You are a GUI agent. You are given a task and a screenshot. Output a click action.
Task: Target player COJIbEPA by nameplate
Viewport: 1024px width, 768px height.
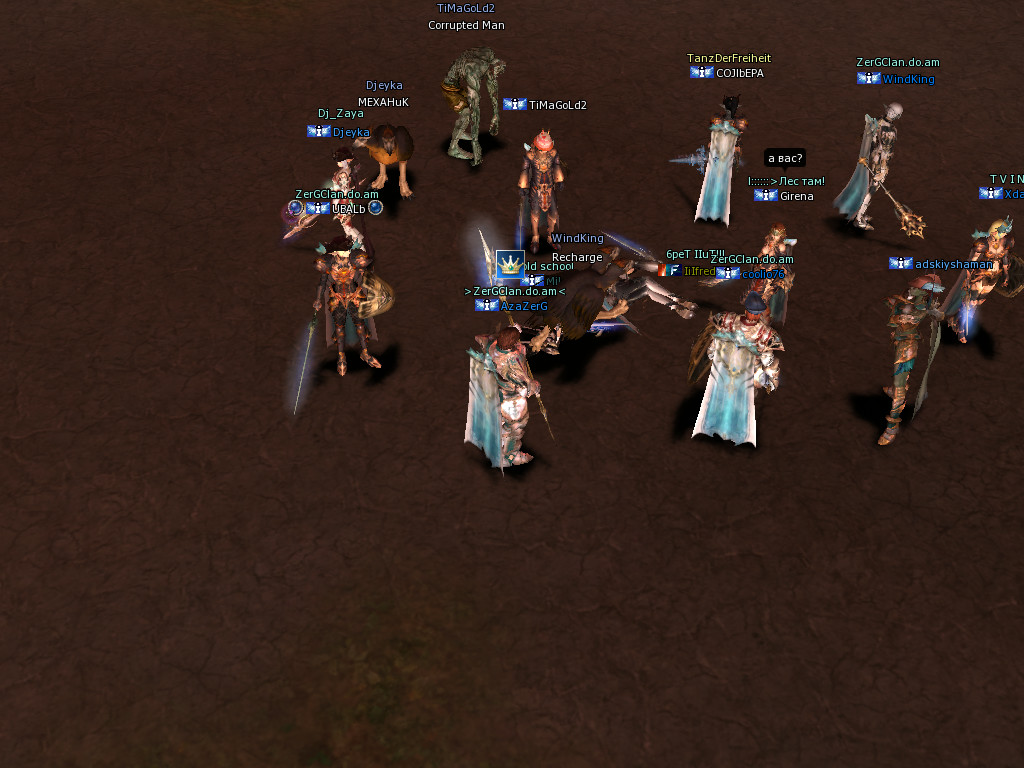point(739,73)
